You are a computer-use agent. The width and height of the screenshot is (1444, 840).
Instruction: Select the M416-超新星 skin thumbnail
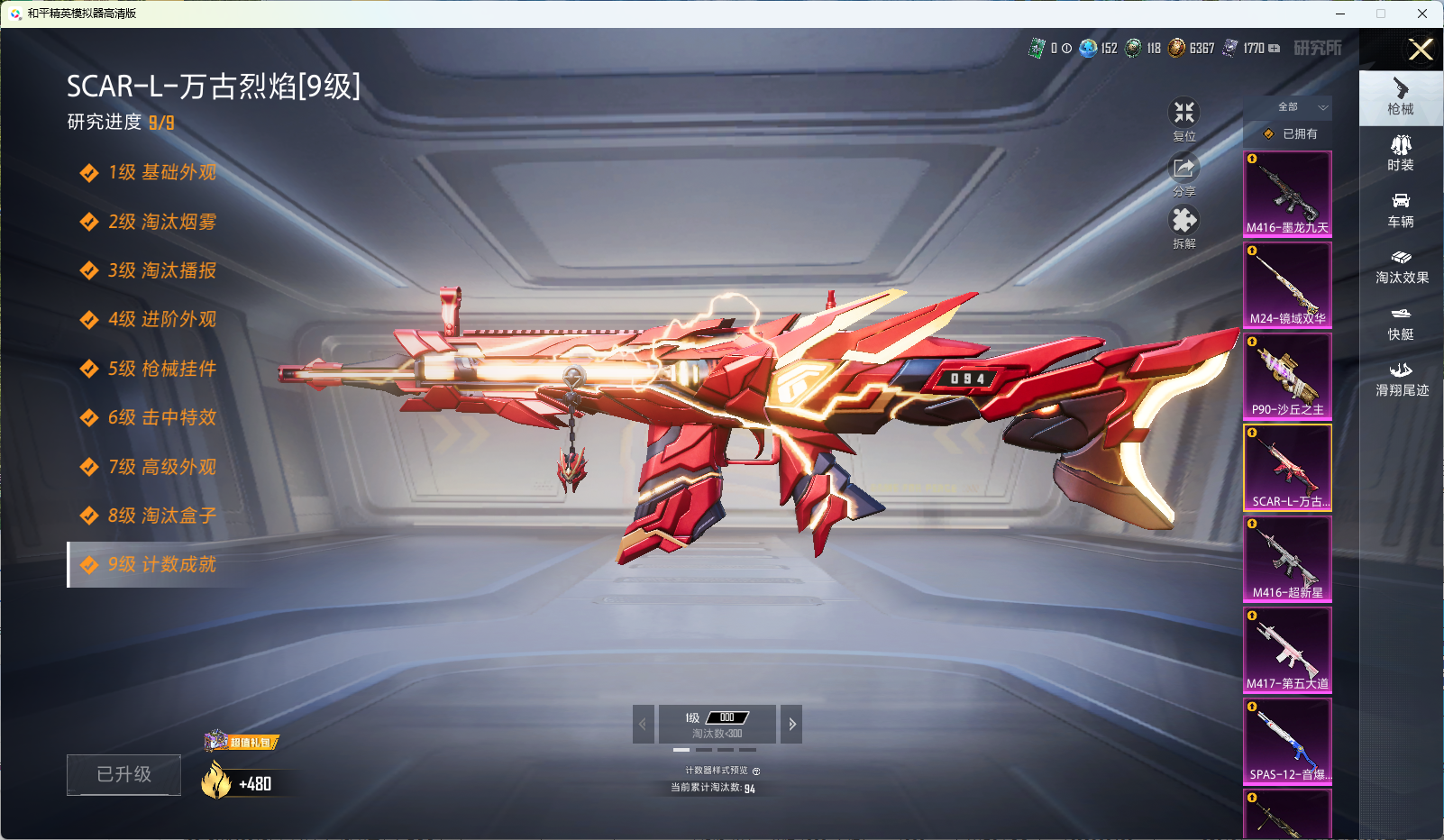click(1287, 559)
